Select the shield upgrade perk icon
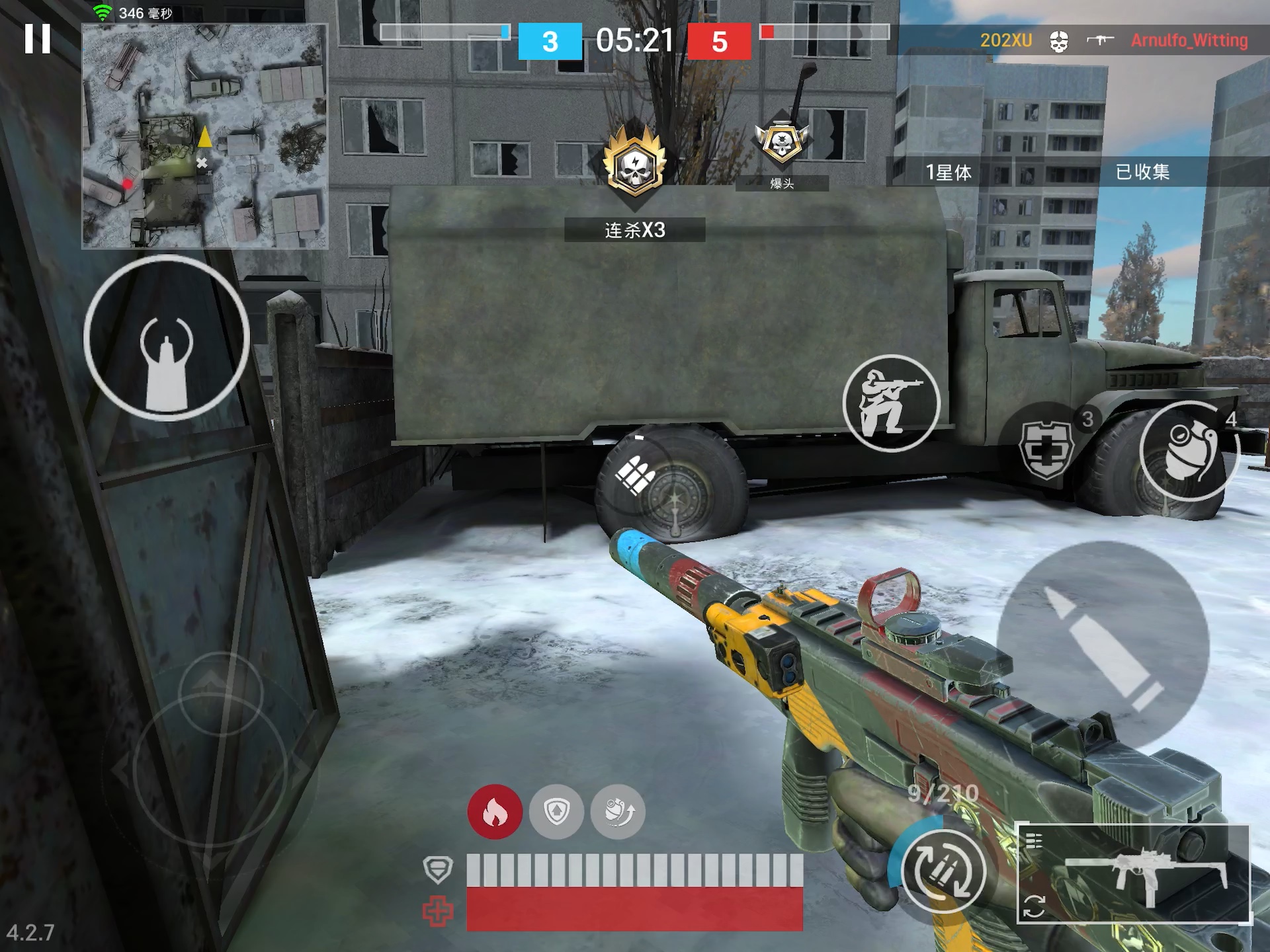 pyautogui.click(x=556, y=812)
